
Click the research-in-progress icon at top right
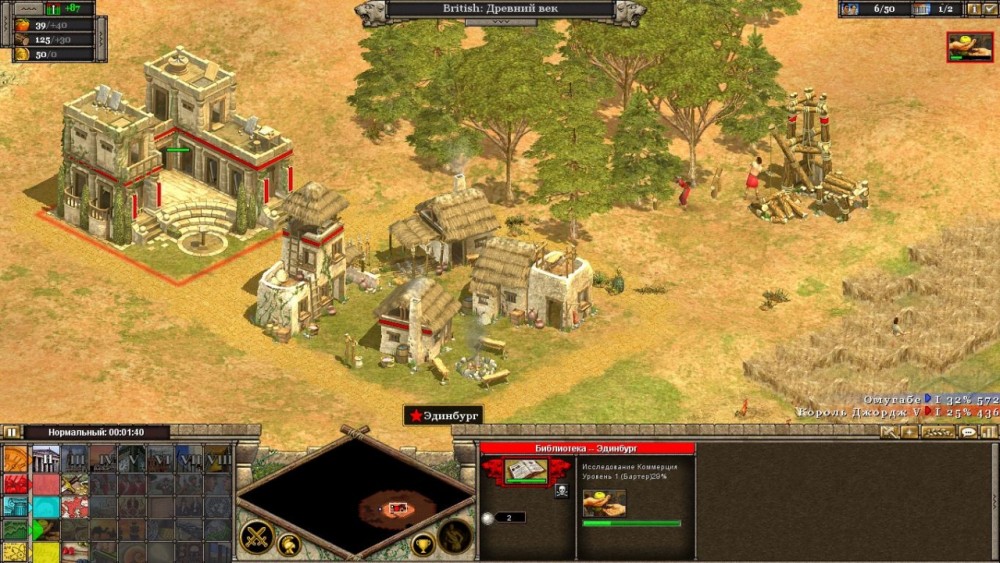click(x=969, y=46)
